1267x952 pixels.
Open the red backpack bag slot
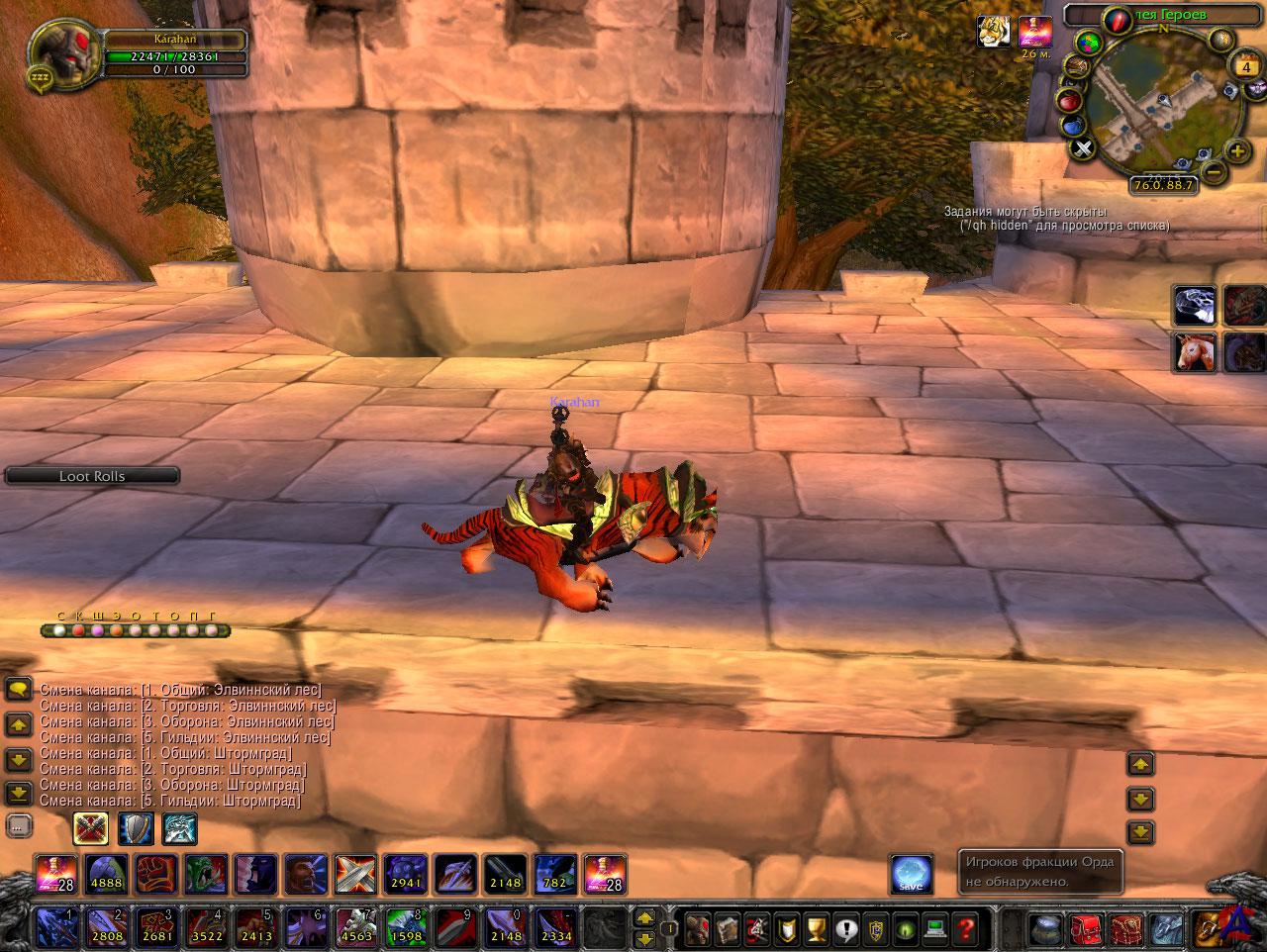[x=1087, y=929]
